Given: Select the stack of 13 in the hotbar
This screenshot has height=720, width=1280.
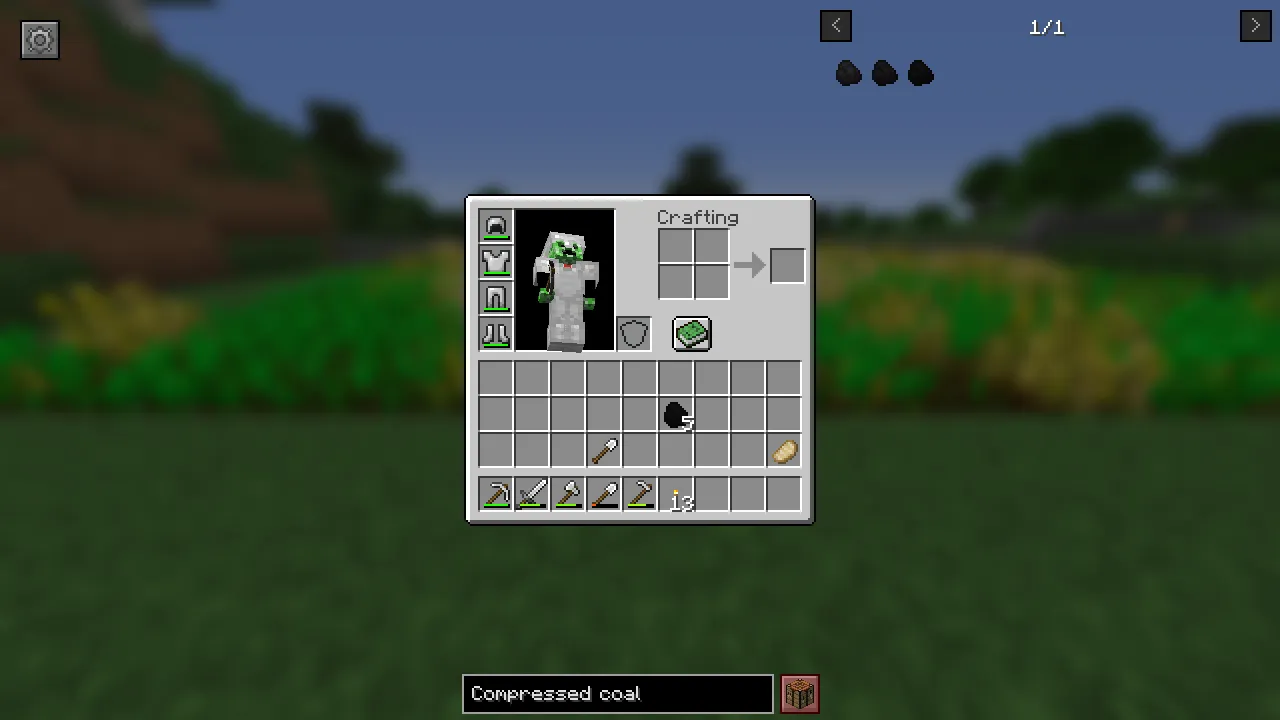Looking at the screenshot, I should click(x=677, y=494).
